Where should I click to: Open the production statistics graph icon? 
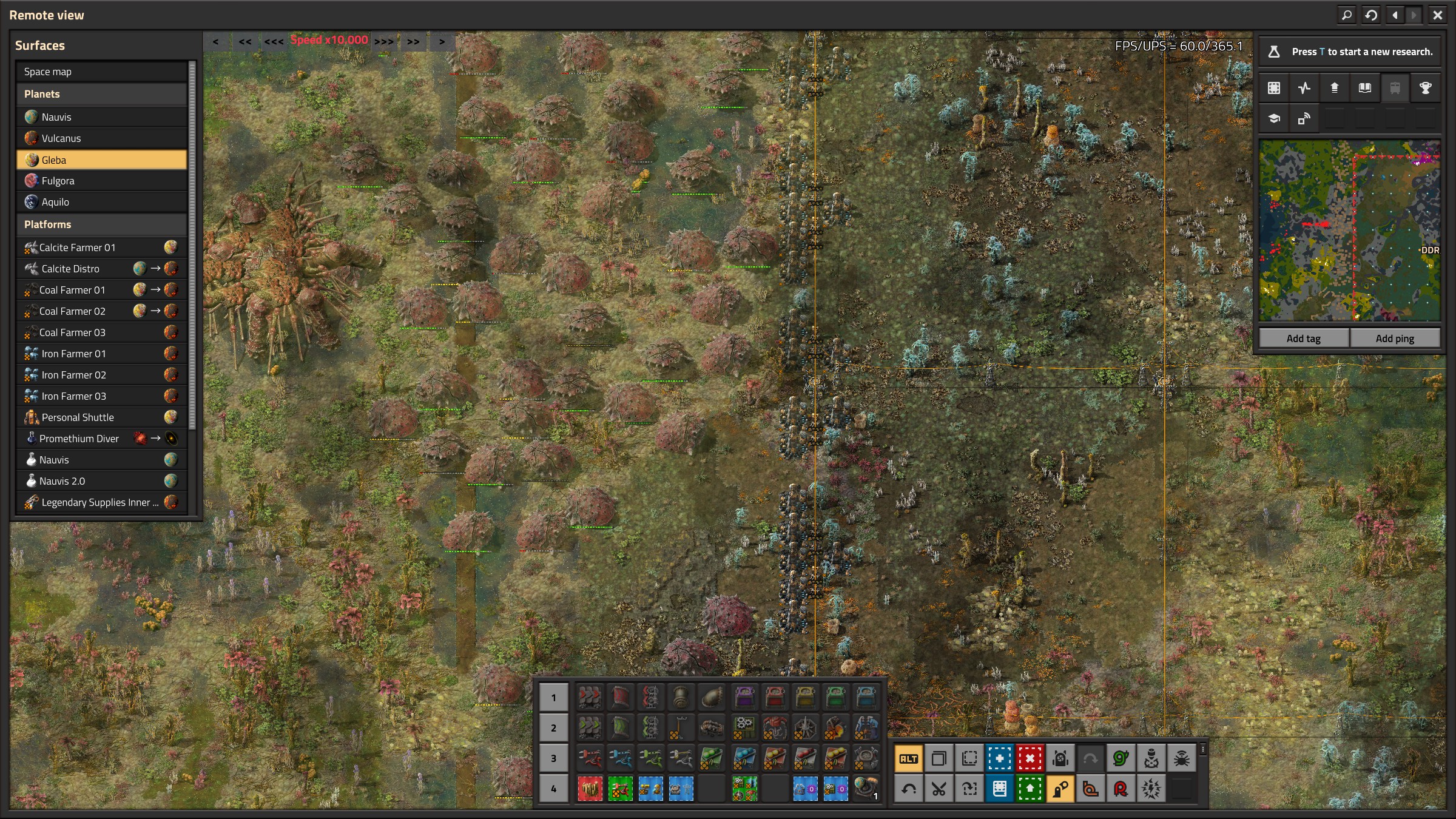coord(1304,88)
